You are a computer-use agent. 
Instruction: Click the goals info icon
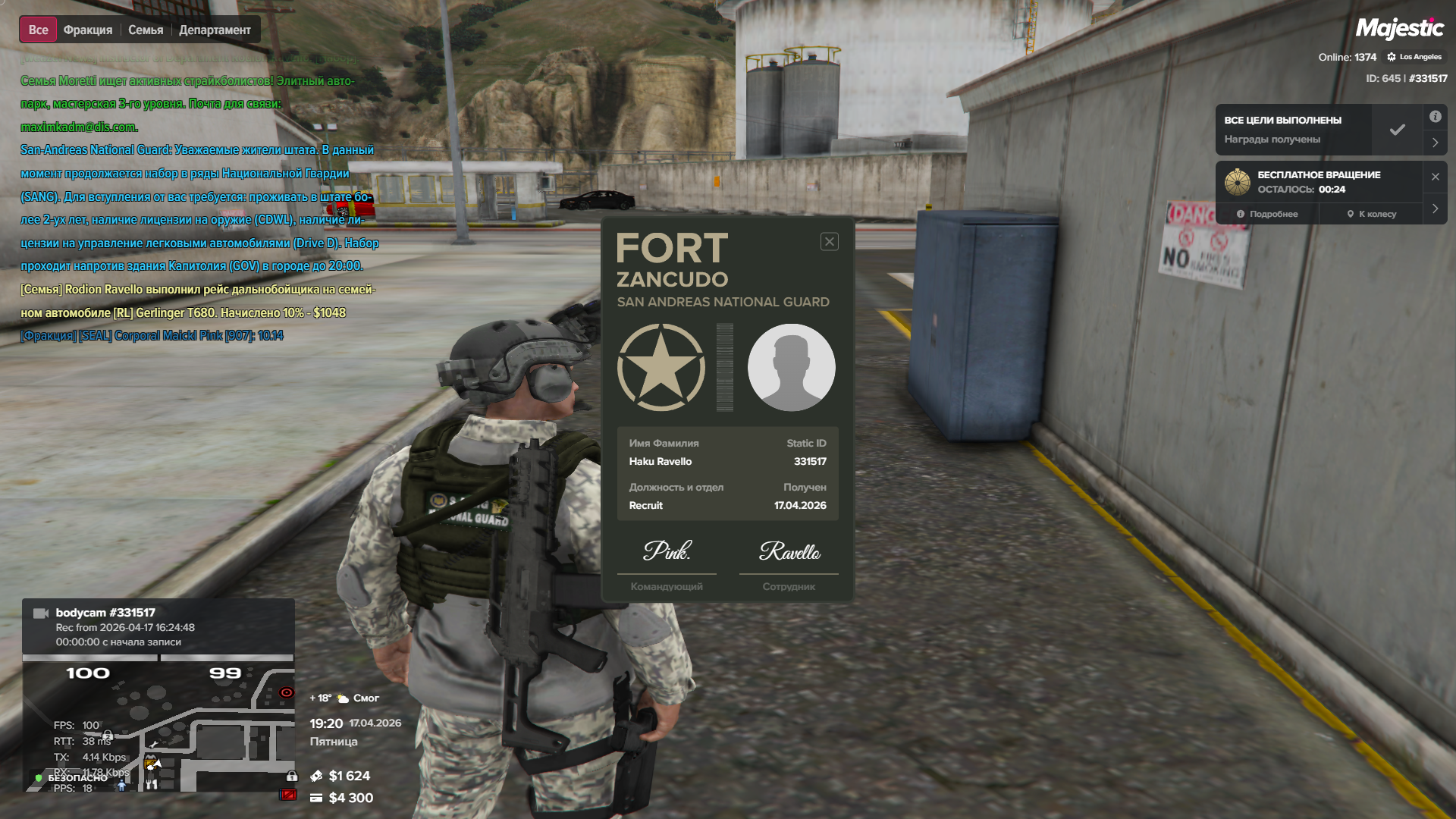click(1436, 117)
